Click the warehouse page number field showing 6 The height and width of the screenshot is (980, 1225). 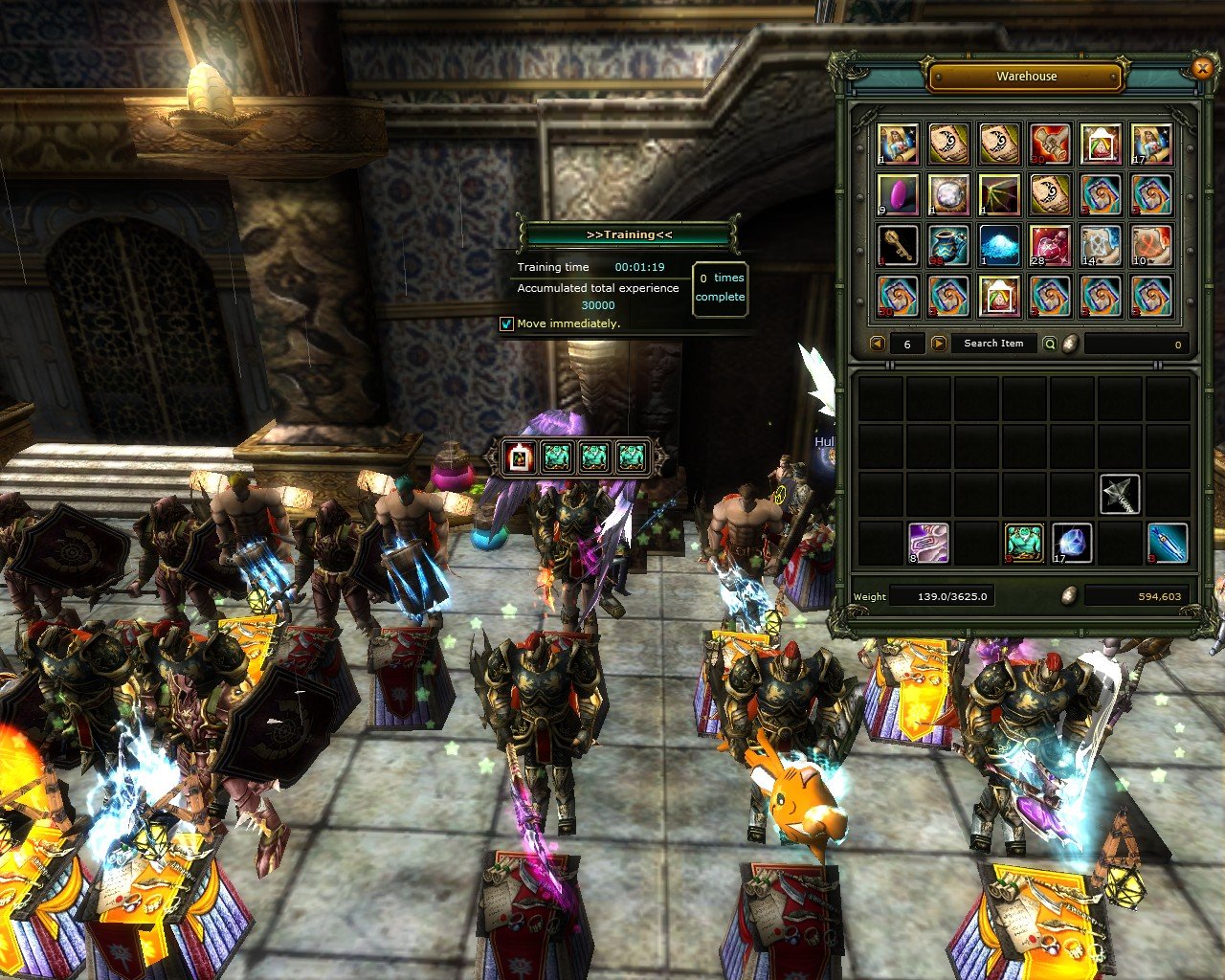906,343
